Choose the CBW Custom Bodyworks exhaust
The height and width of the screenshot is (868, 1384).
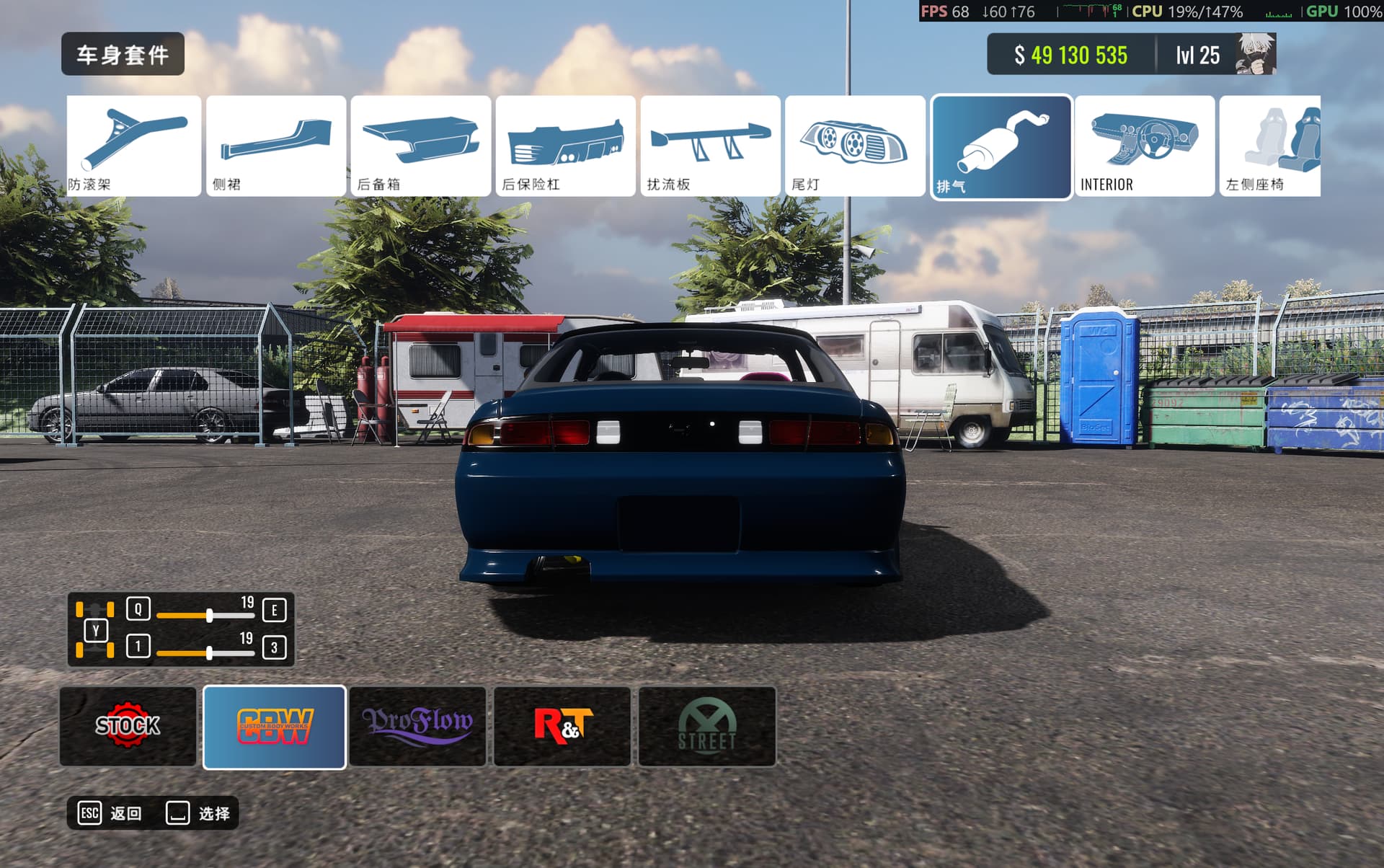(275, 727)
